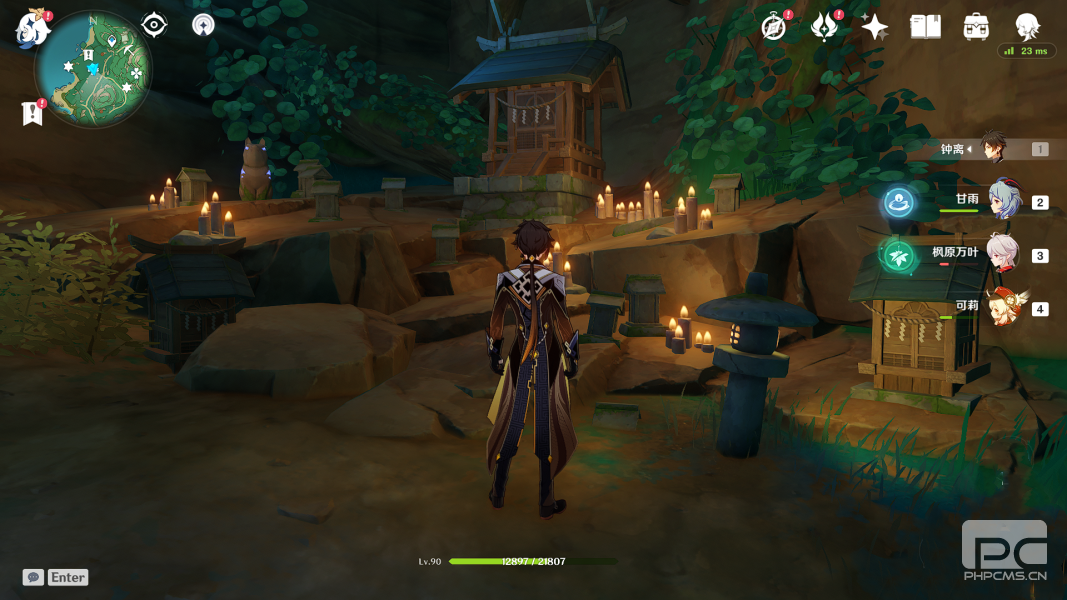Open the chat speech-bubble icon
The width and height of the screenshot is (1067, 600).
pyautogui.click(x=33, y=577)
